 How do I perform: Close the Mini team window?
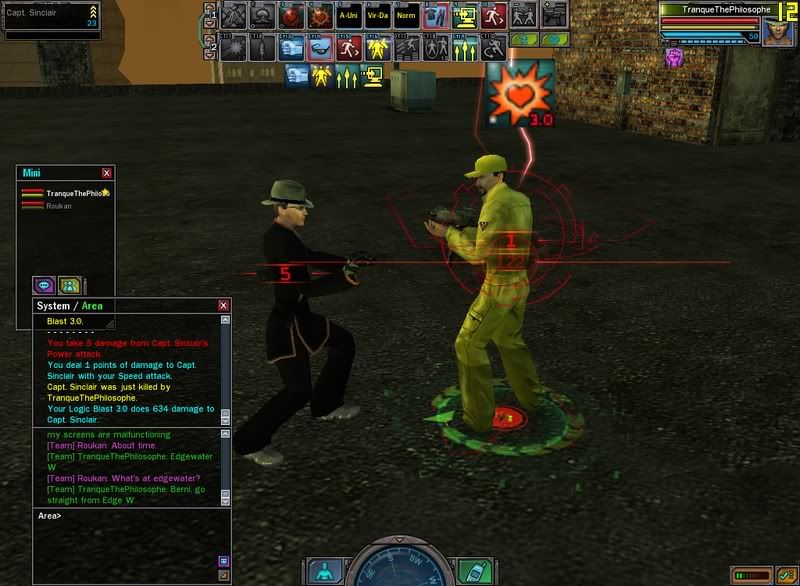coord(107,173)
